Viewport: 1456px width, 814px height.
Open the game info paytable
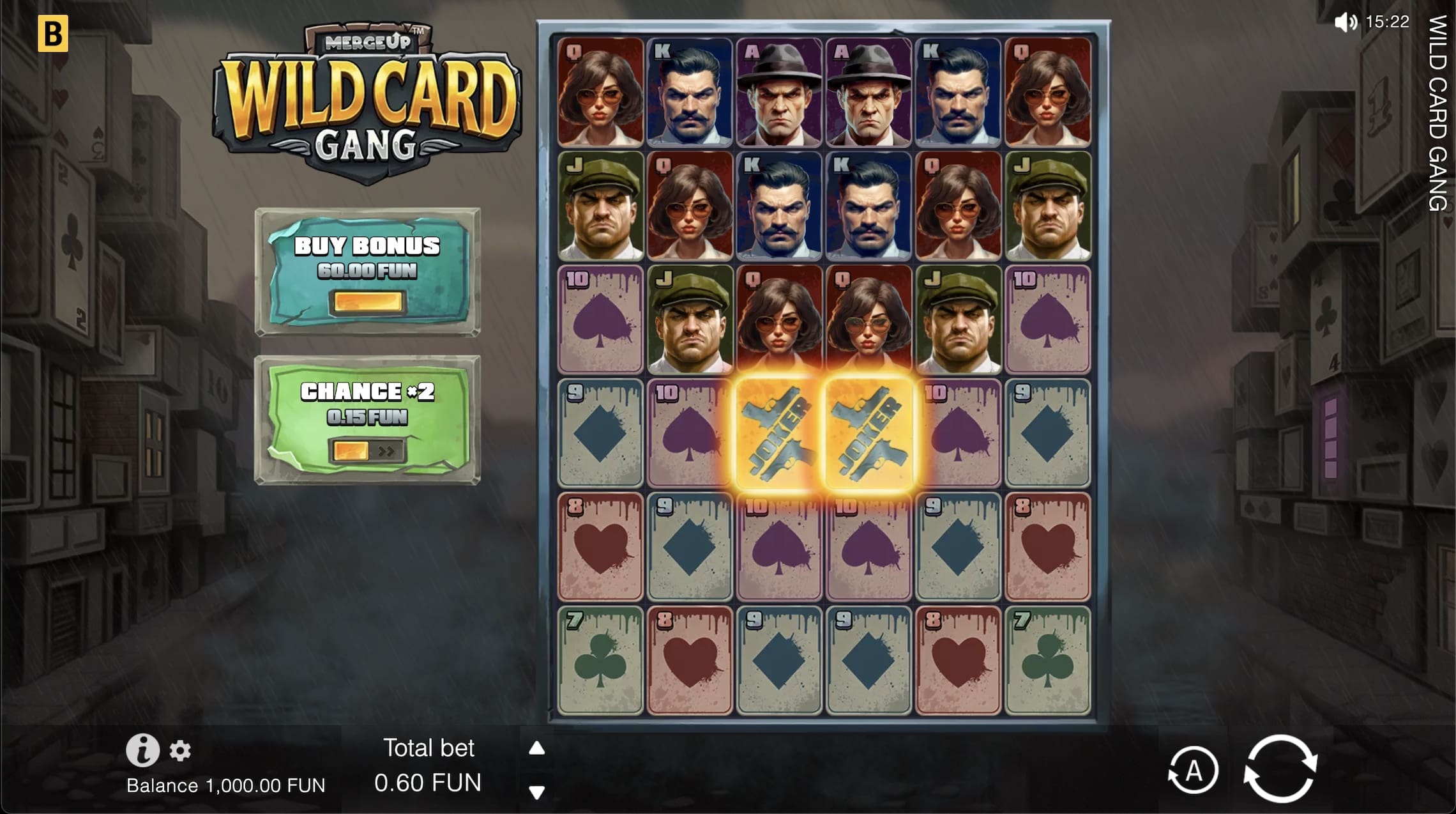(144, 751)
